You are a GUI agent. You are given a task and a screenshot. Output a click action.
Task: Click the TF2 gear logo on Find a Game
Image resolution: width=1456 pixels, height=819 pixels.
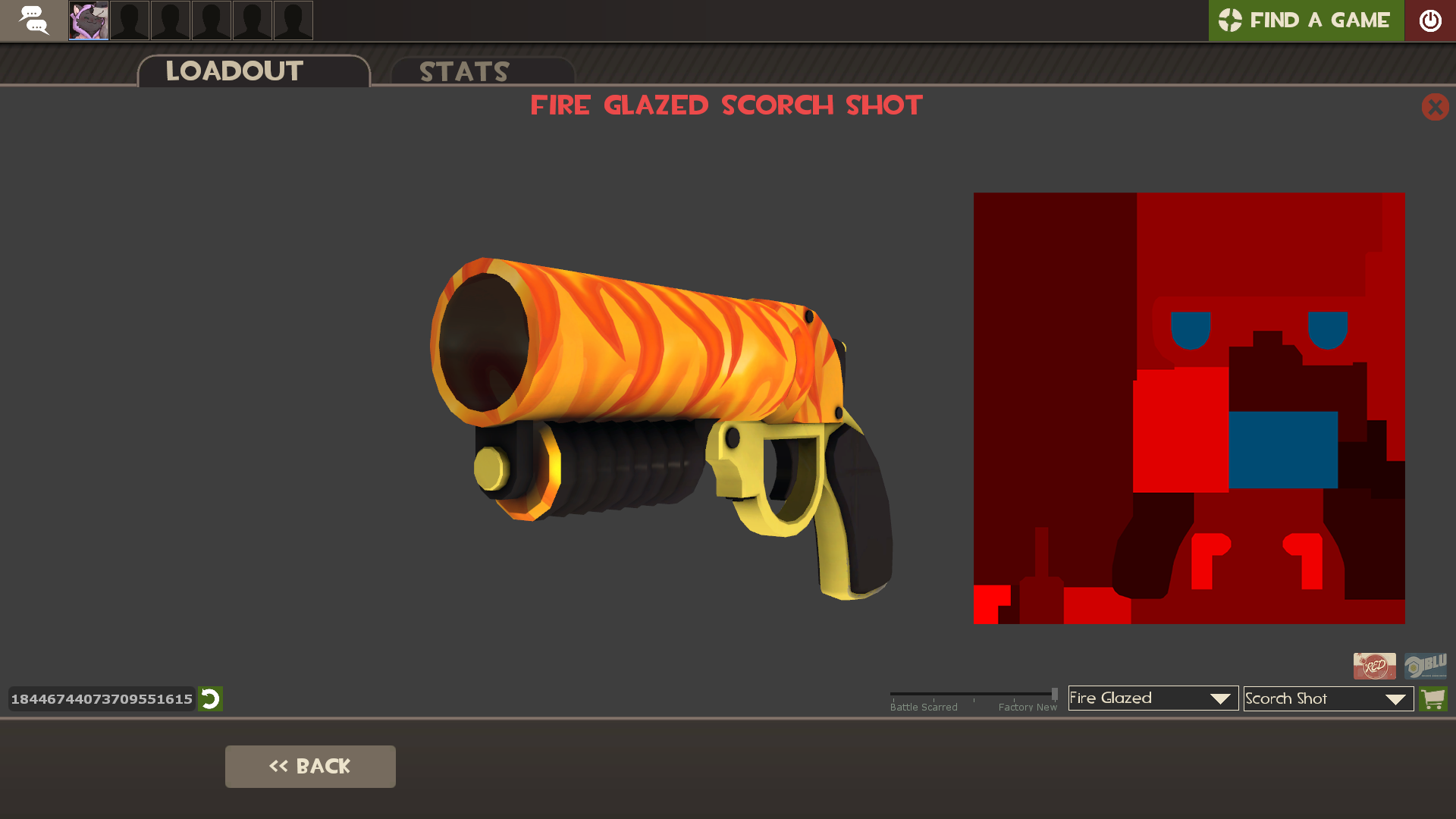point(1232,20)
